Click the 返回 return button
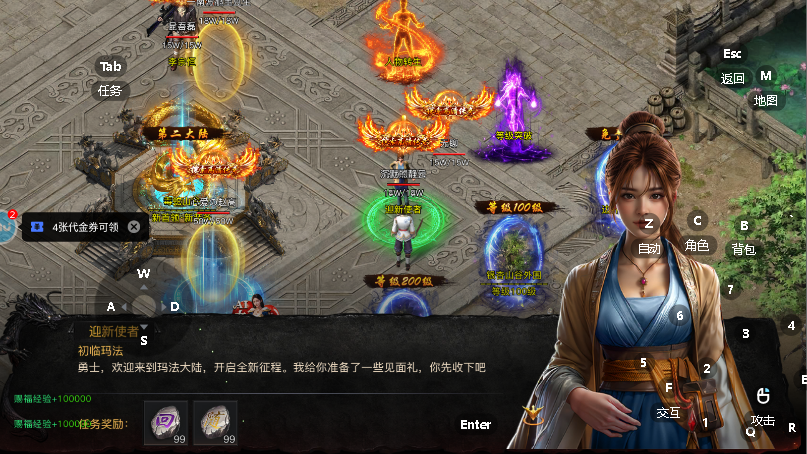Image resolution: width=807 pixels, height=454 pixels. (732, 78)
